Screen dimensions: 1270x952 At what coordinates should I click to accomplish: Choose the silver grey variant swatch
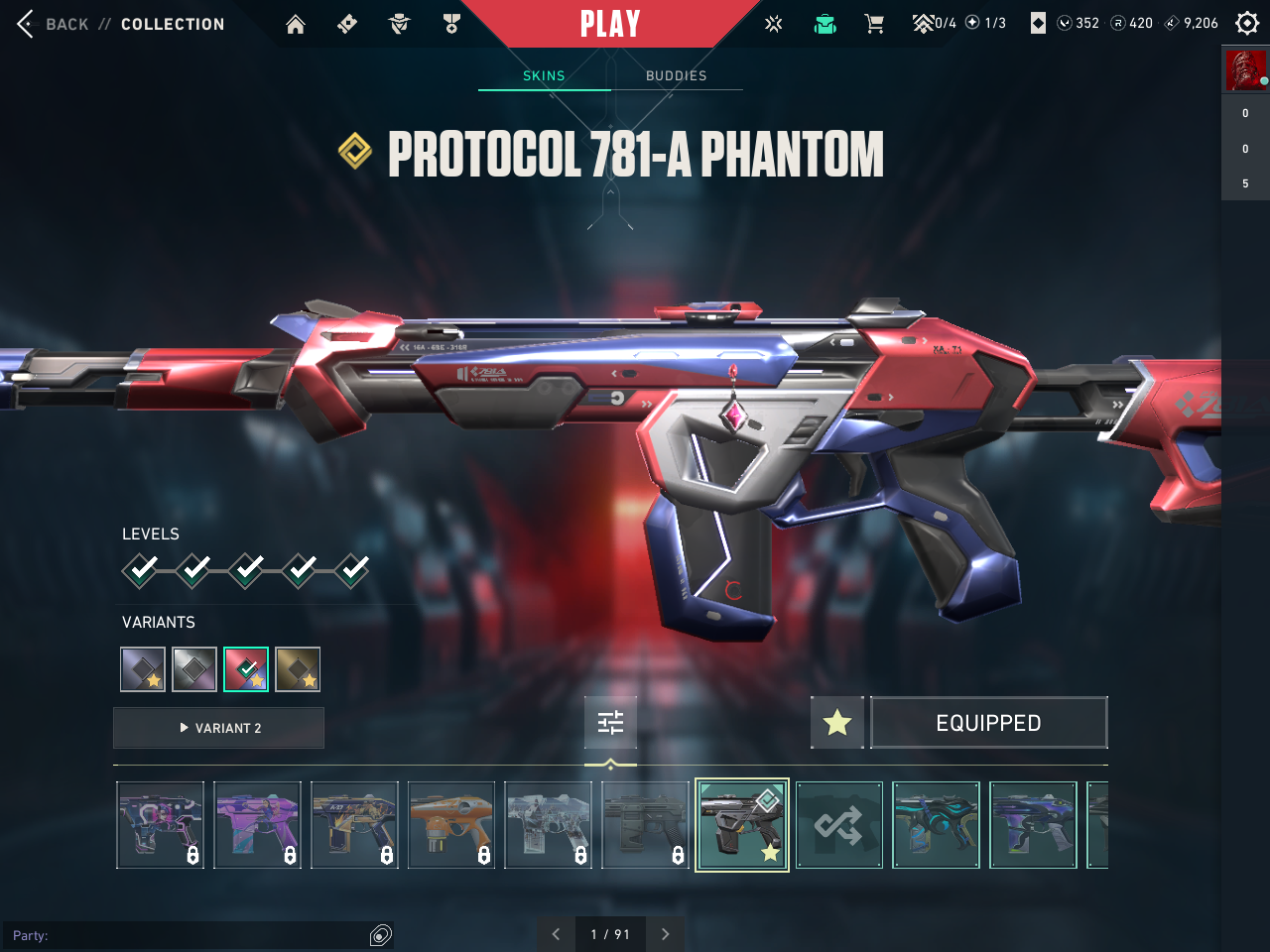point(194,669)
